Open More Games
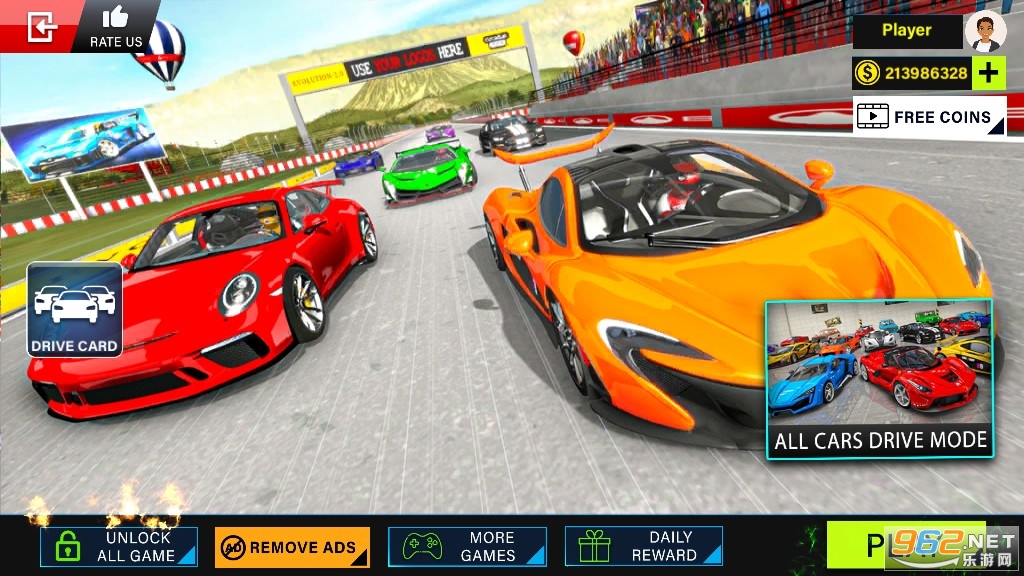1024x576 pixels. tap(468, 546)
